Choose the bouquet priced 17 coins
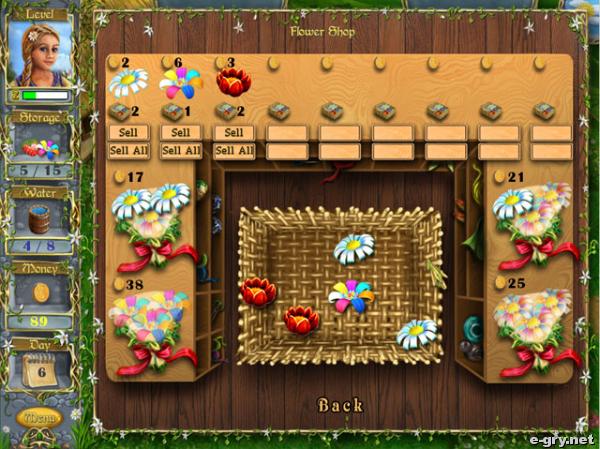The height and width of the screenshot is (449, 600). pos(150,225)
